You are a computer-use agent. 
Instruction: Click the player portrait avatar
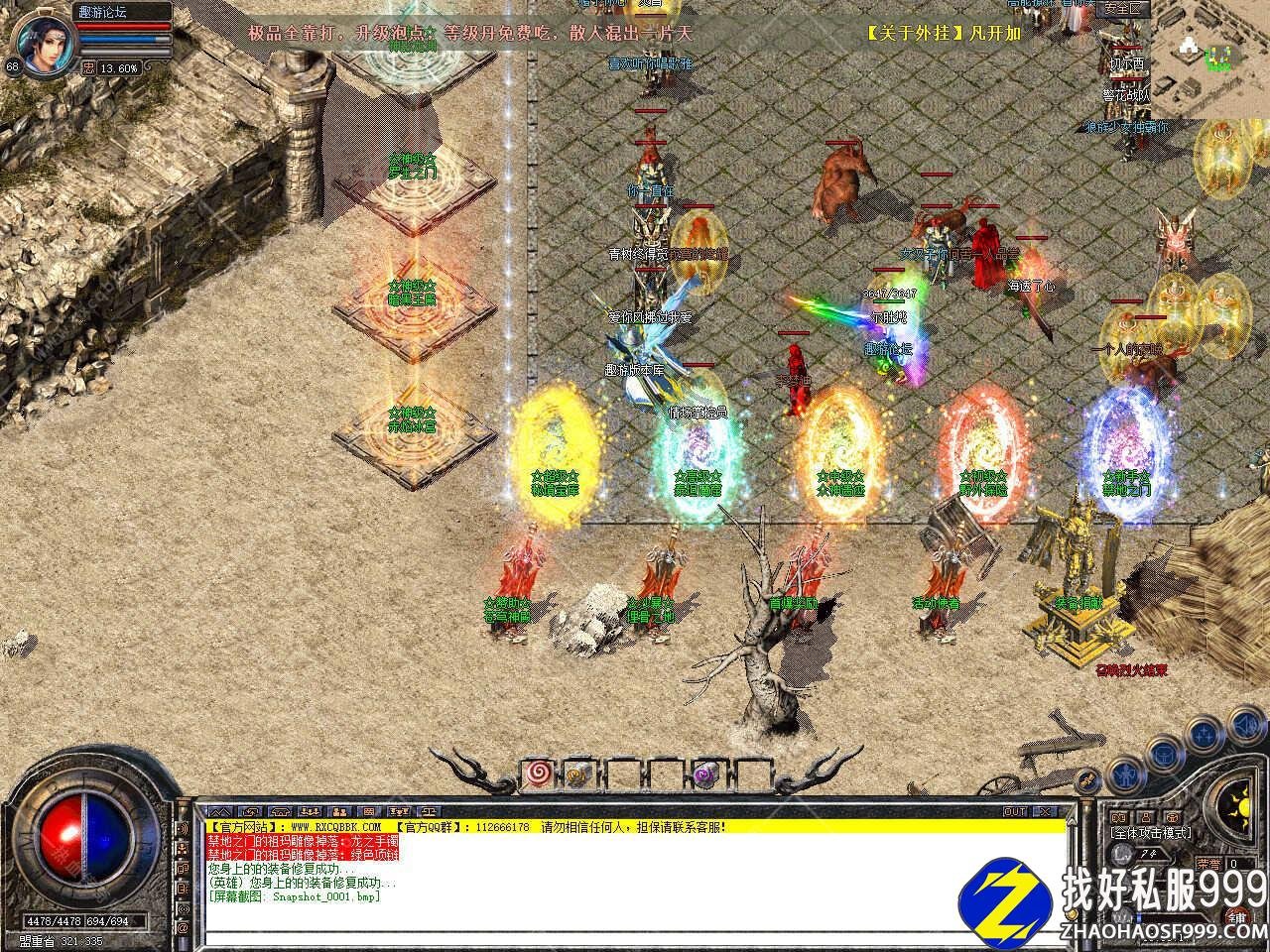40,44
